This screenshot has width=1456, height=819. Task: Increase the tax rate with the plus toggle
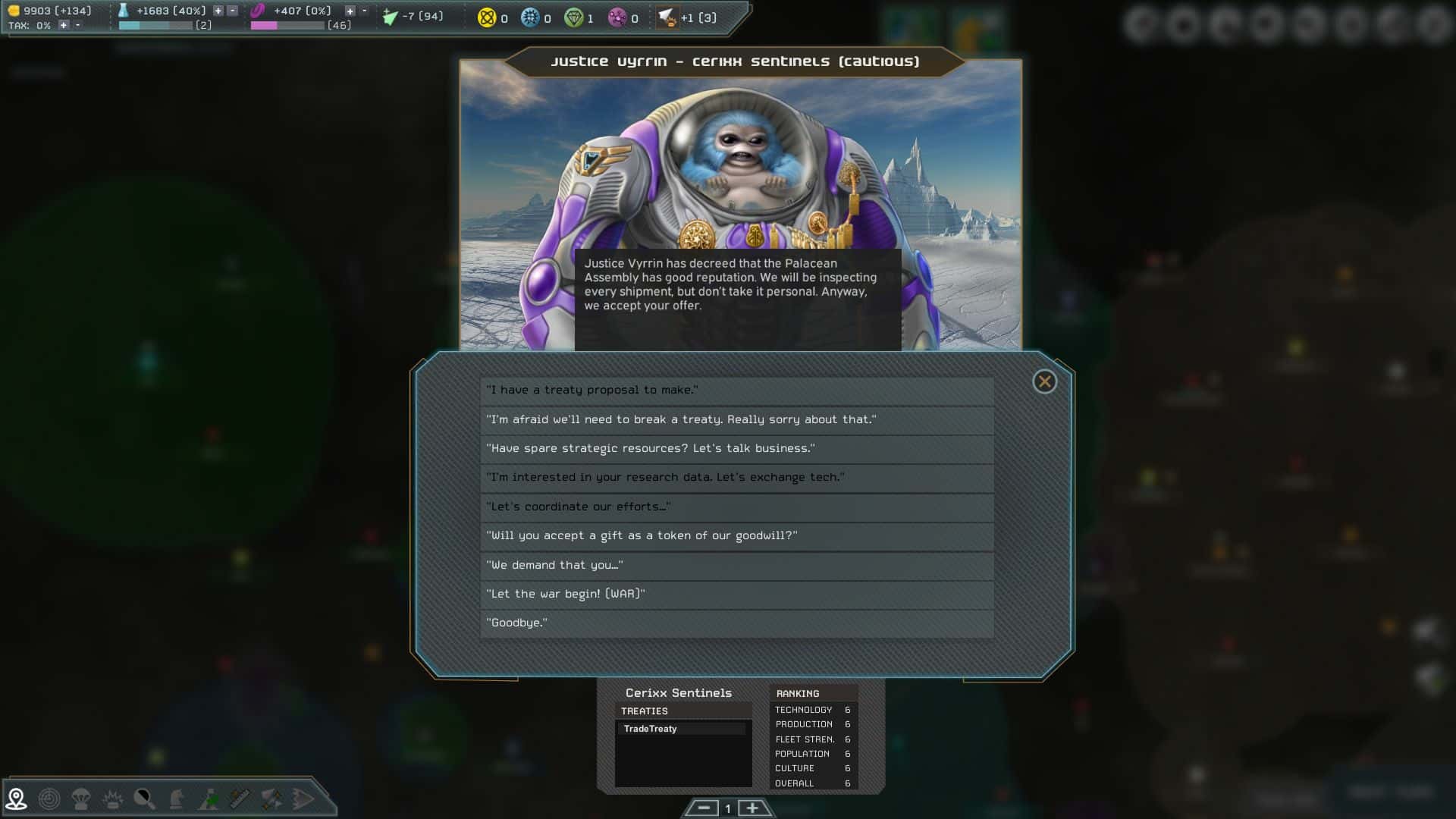[x=64, y=24]
